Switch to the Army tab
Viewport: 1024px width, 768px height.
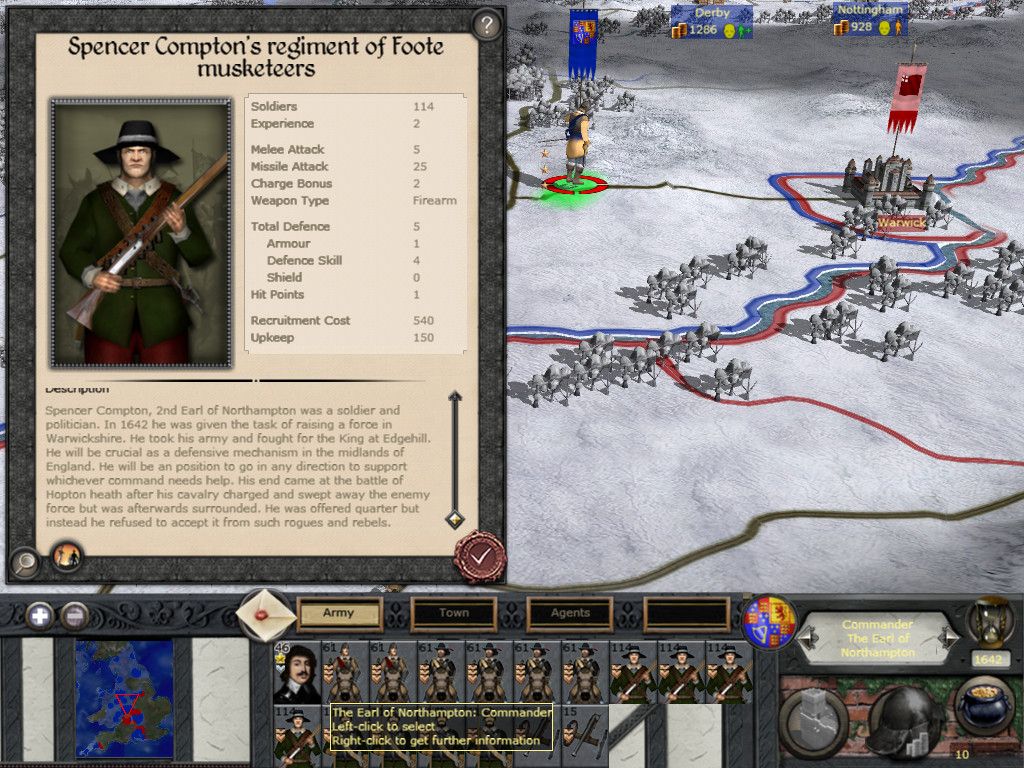[340, 613]
